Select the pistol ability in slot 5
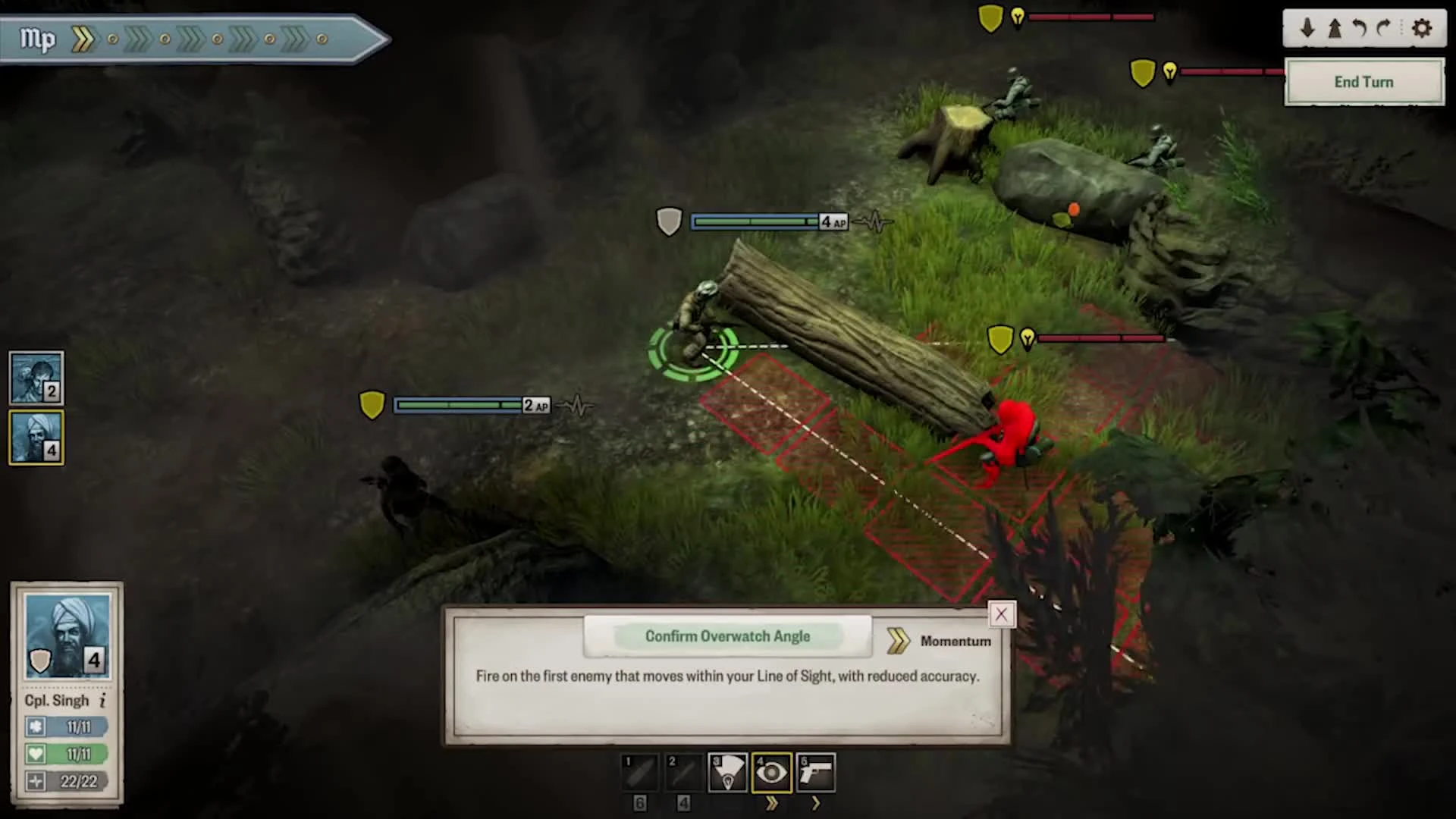 click(815, 770)
